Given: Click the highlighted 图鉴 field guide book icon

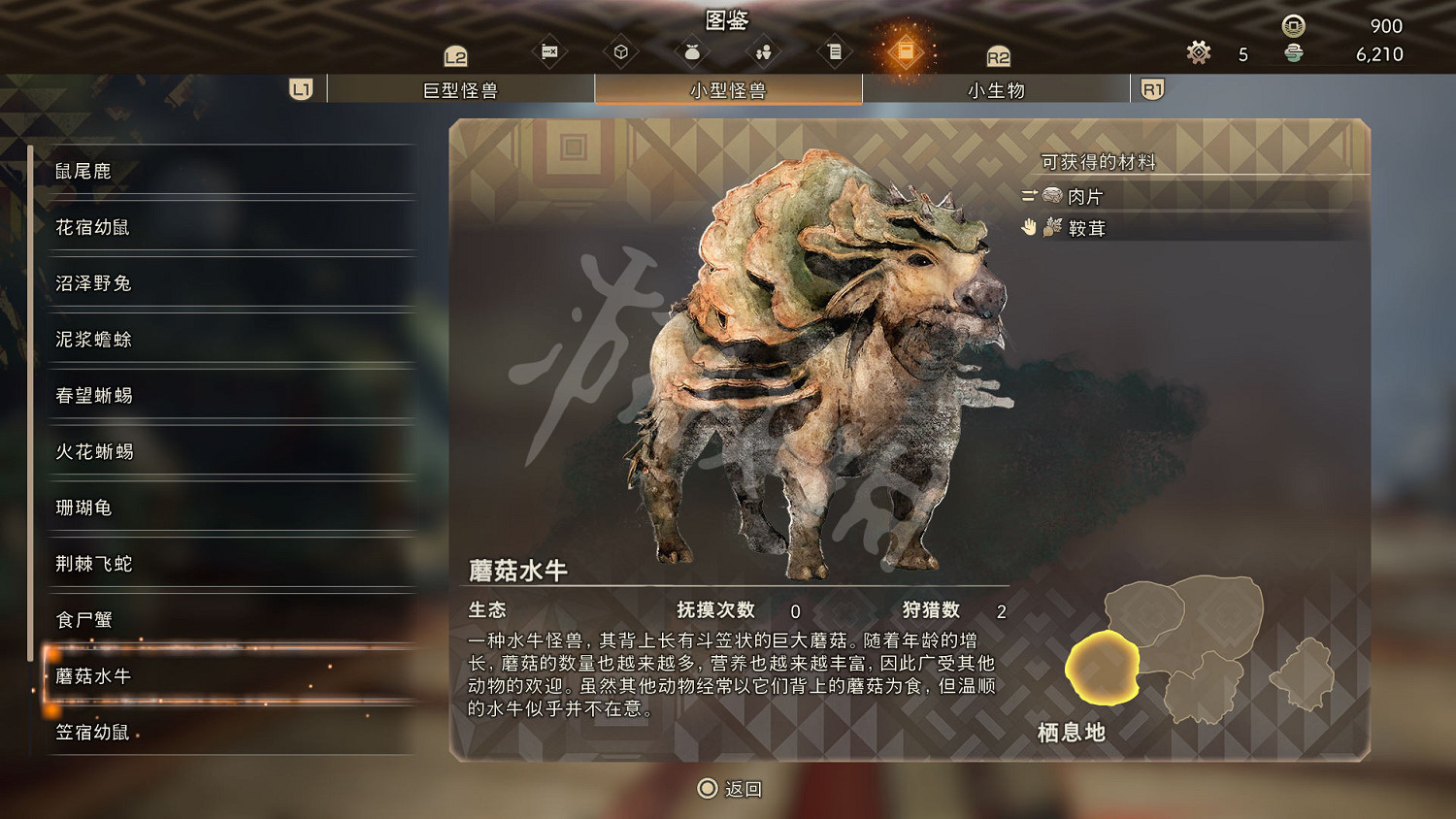Looking at the screenshot, I should (x=907, y=53).
